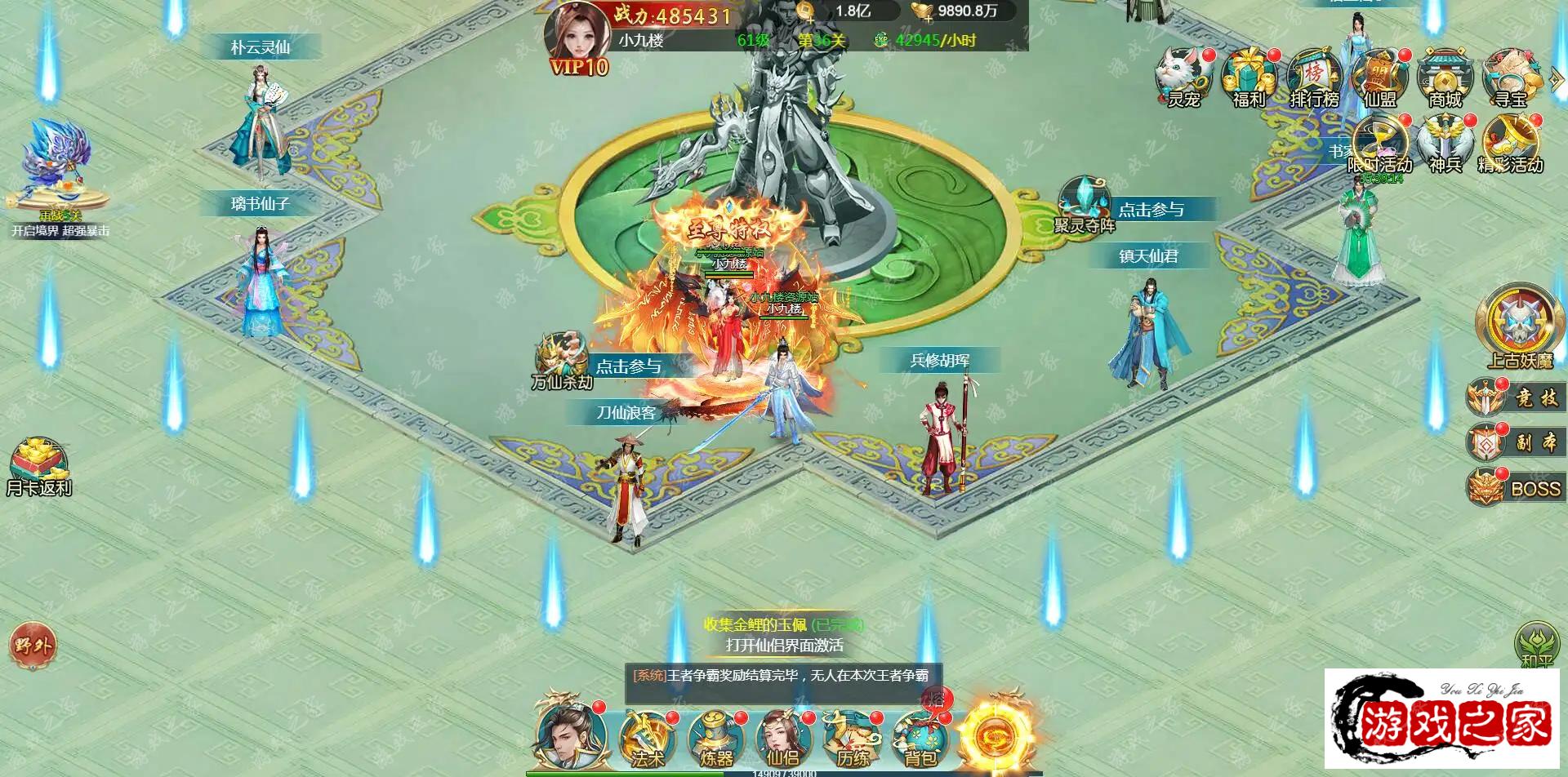Image resolution: width=1568 pixels, height=777 pixels.
Task: Open the 背包 backpack
Action: click(x=920, y=737)
